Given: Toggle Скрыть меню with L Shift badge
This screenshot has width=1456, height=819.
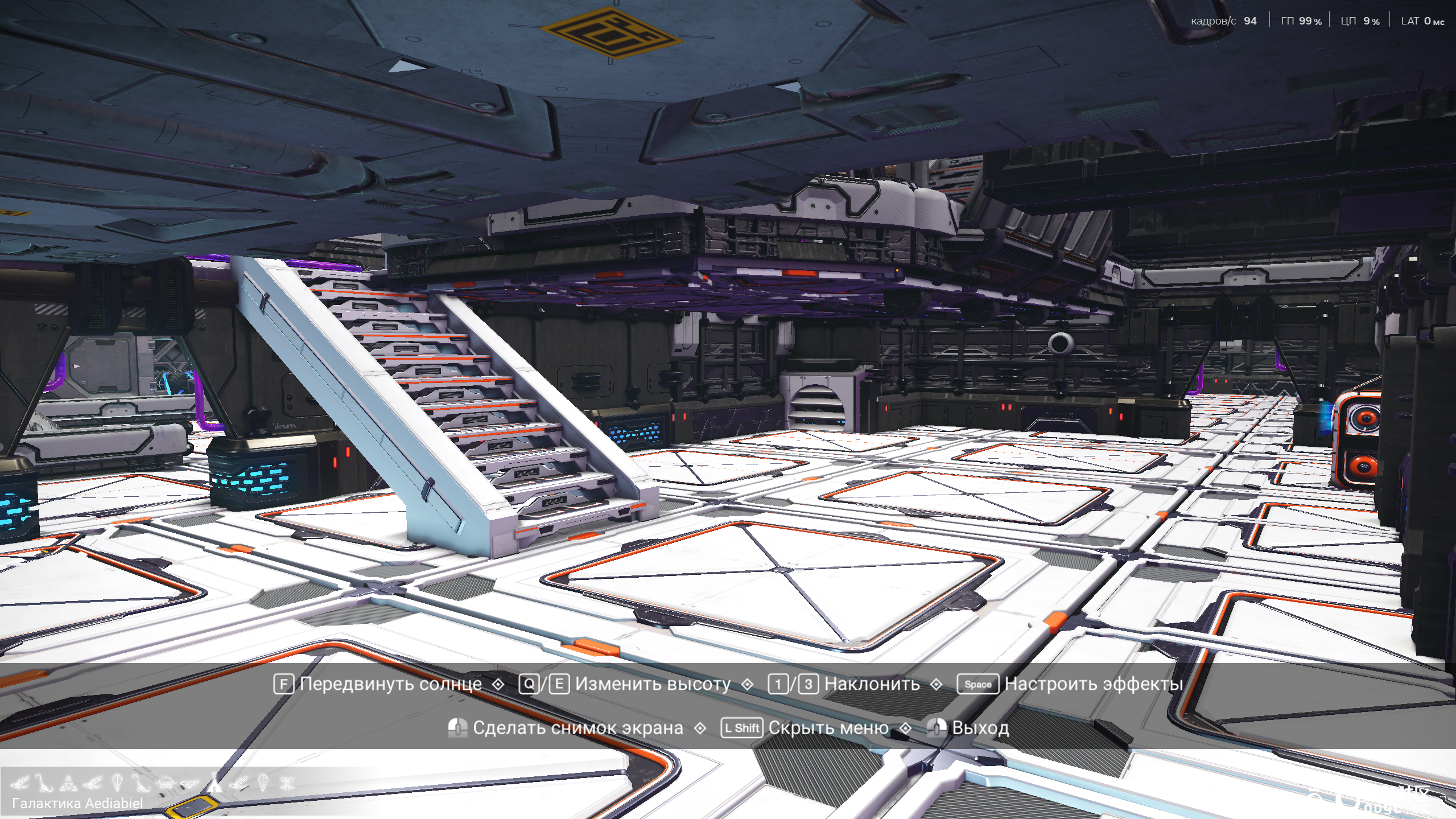Looking at the screenshot, I should 741,728.
